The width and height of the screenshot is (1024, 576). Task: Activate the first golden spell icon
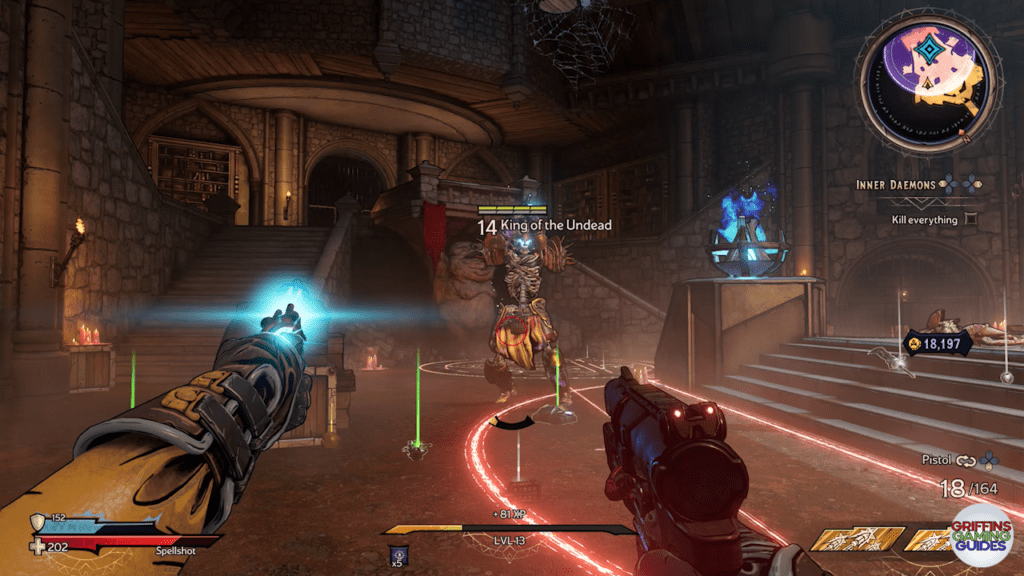843,540
